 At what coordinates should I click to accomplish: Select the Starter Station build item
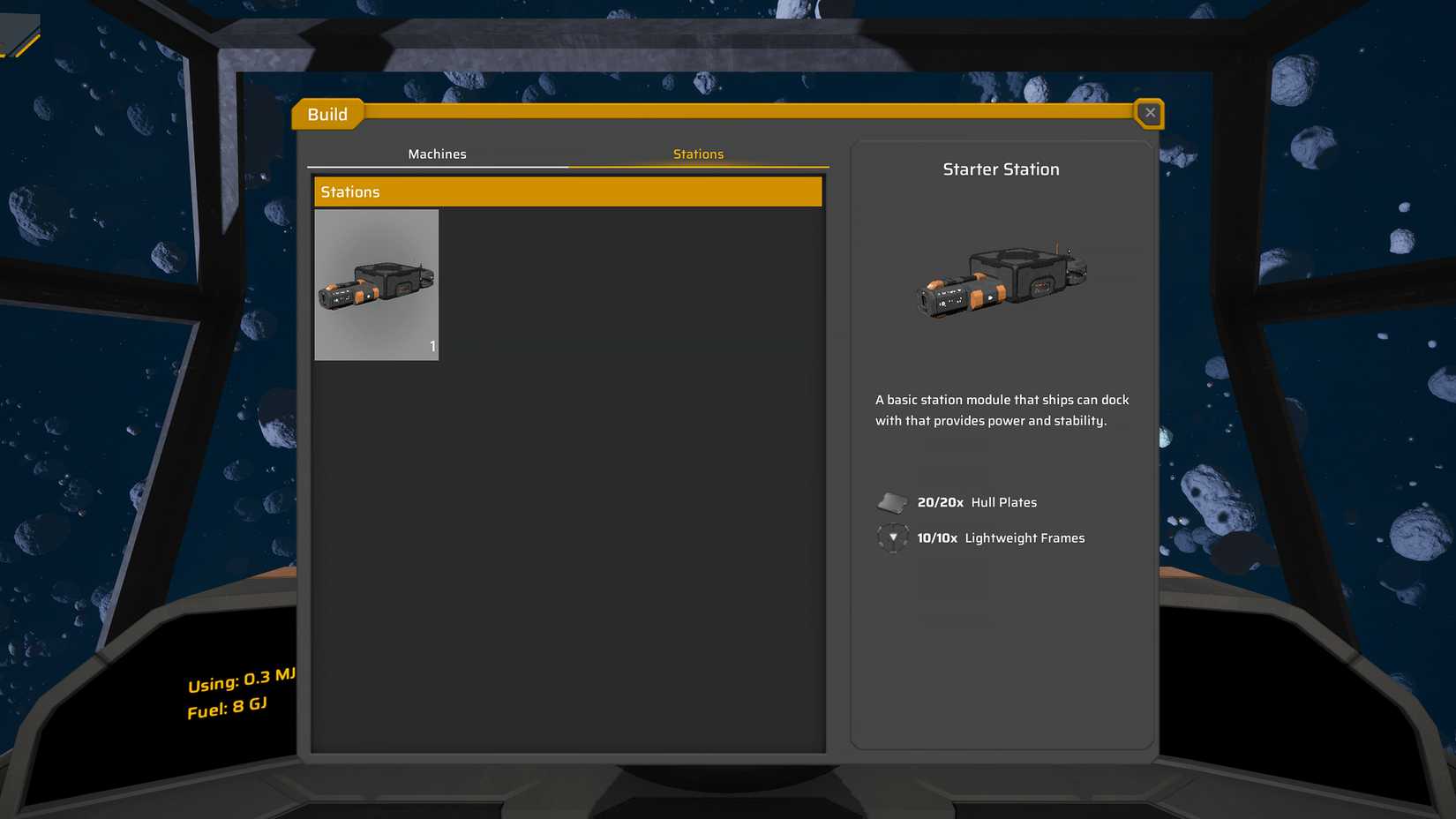376,284
